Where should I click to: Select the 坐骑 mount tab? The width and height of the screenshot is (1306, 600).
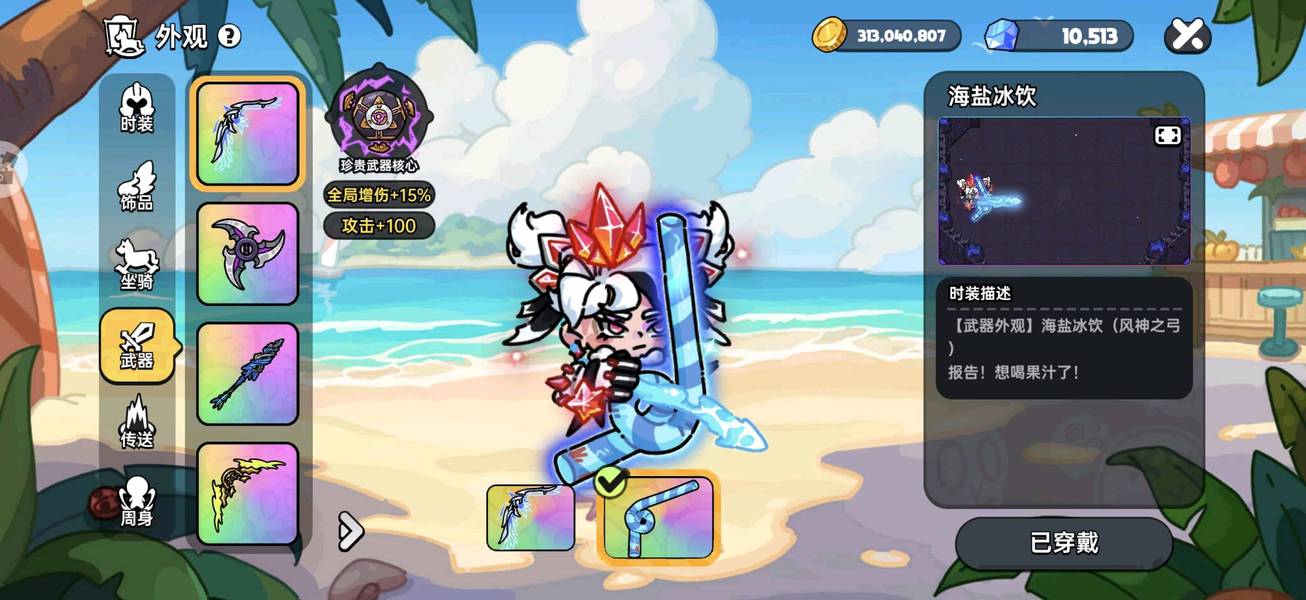click(x=137, y=264)
